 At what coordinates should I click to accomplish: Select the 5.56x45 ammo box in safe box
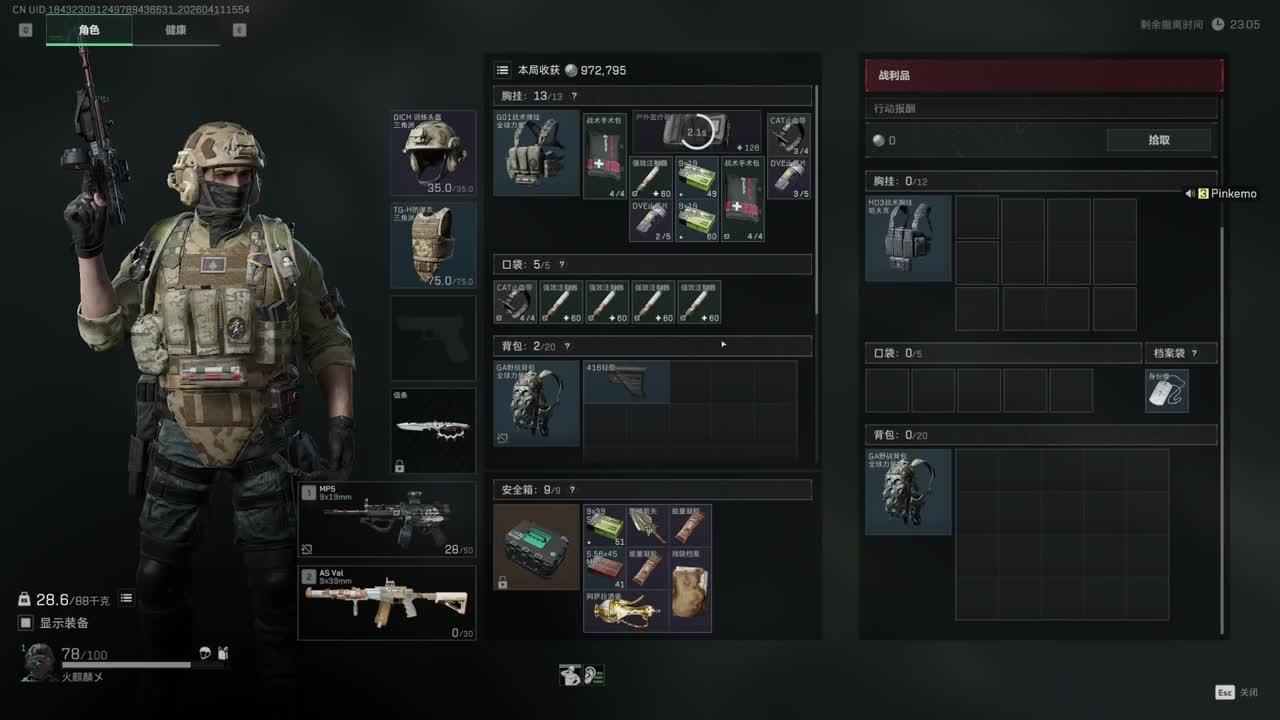point(605,568)
